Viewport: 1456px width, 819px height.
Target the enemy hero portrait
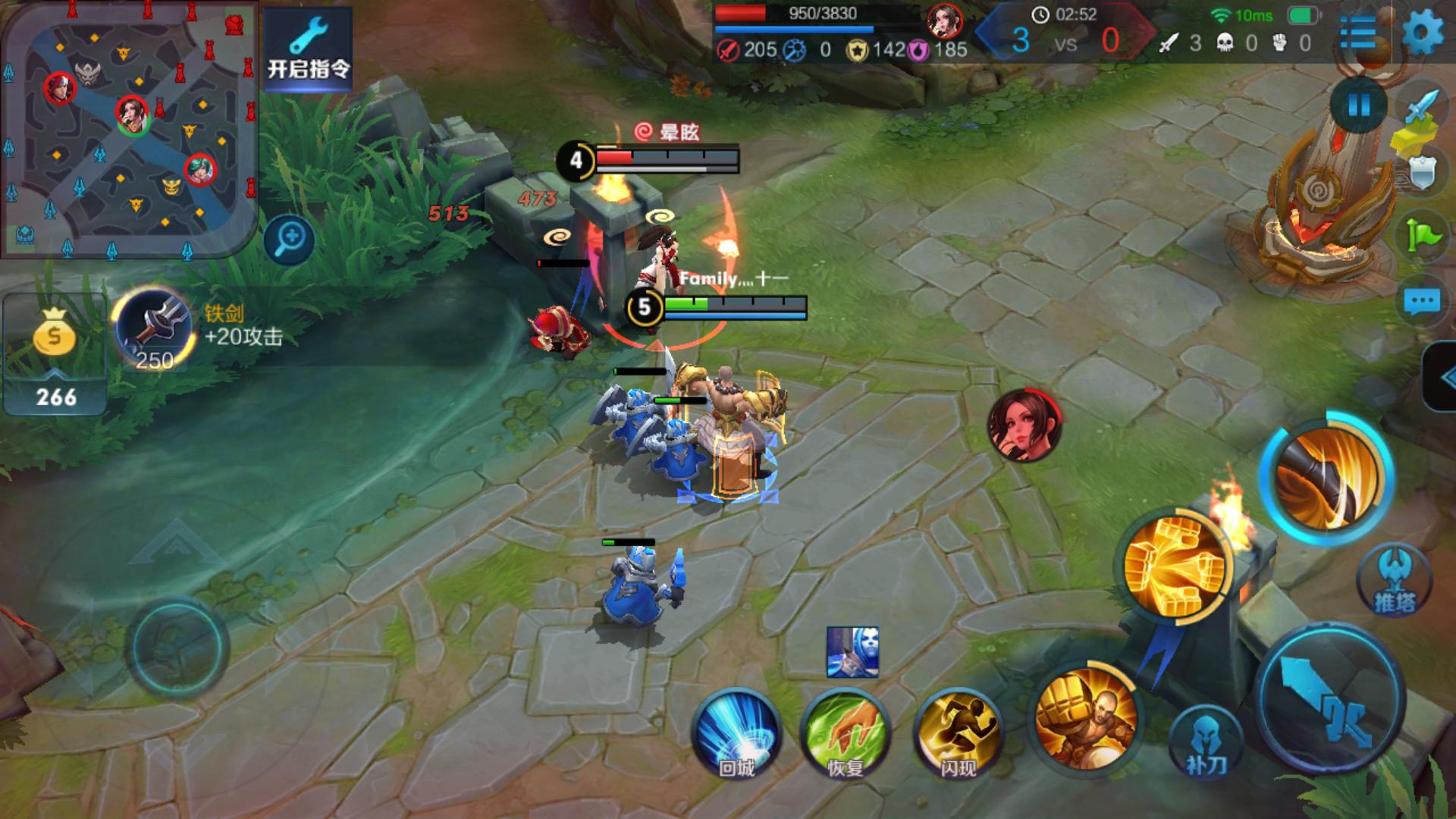tap(1025, 425)
